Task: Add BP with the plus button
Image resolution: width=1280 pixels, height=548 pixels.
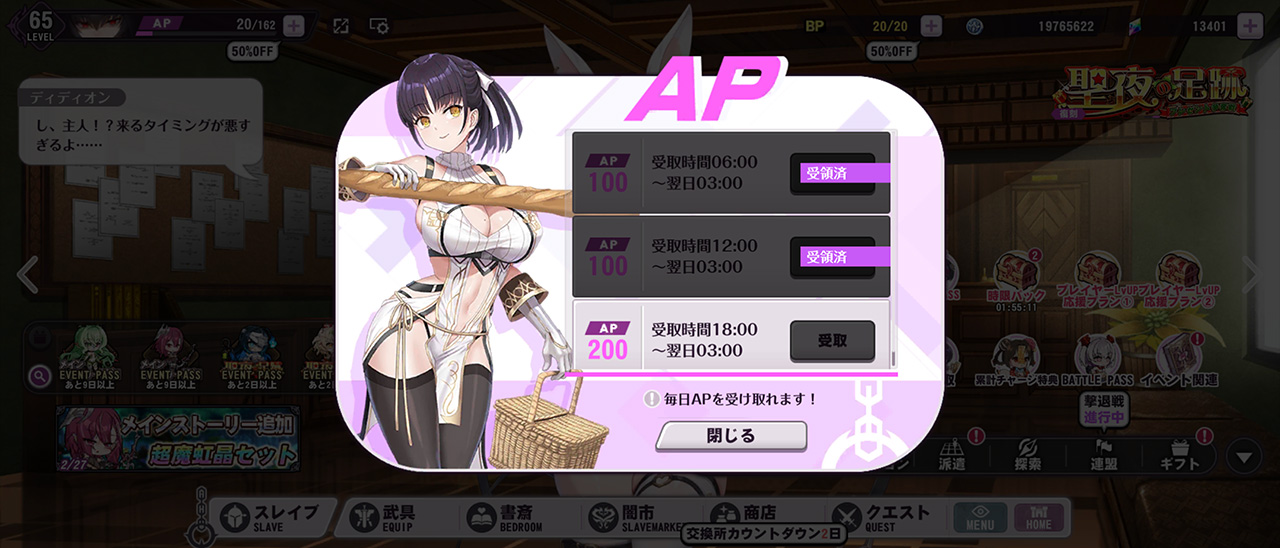Action: pos(931,27)
